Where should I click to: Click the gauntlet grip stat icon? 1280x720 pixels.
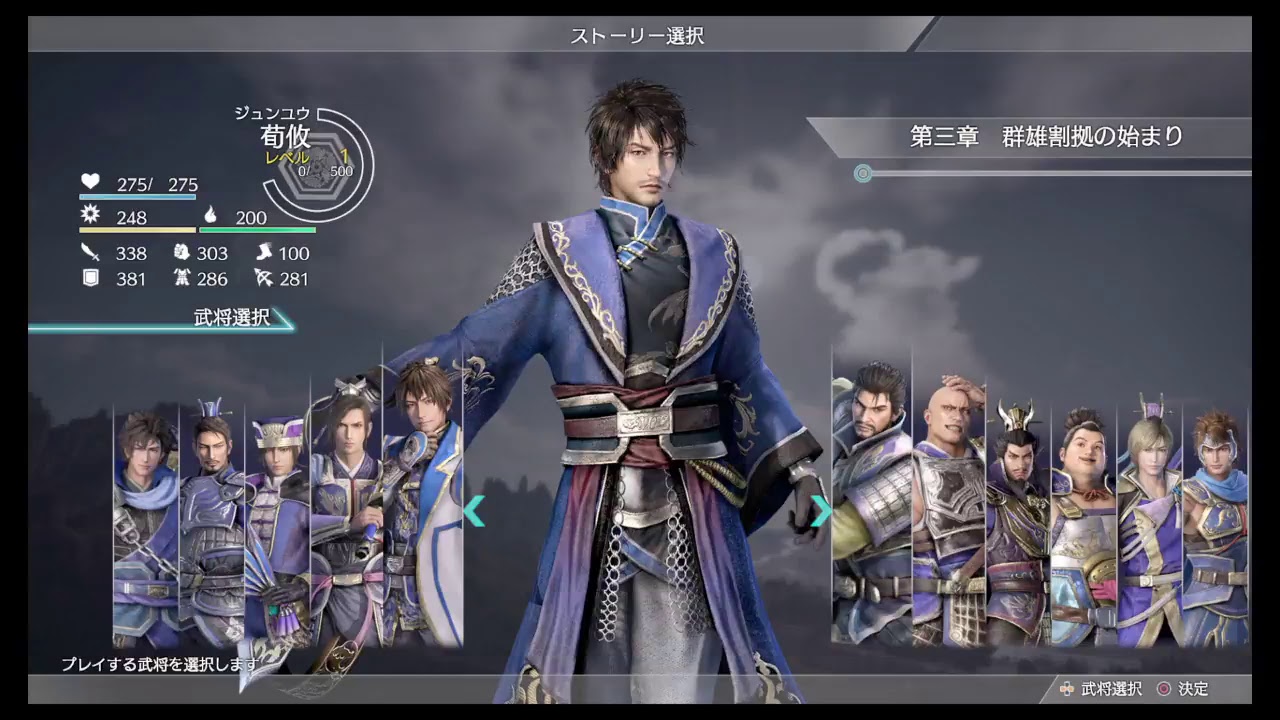(x=182, y=251)
